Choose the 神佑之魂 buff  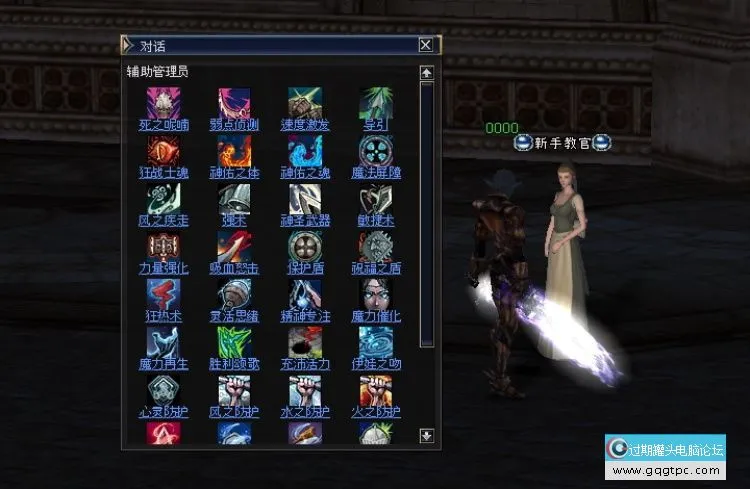(x=305, y=173)
